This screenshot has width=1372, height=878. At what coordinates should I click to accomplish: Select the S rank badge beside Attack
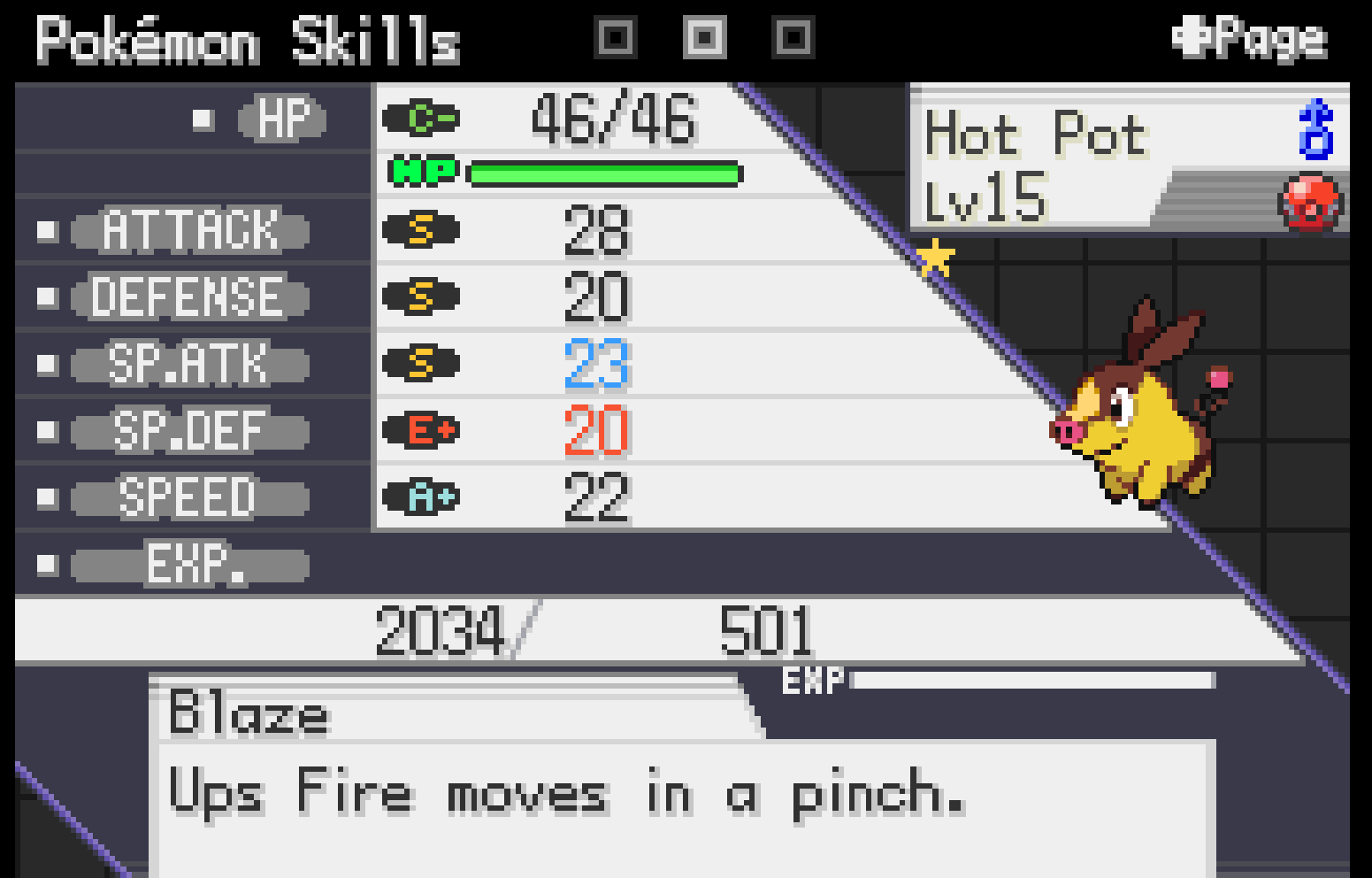(420, 231)
